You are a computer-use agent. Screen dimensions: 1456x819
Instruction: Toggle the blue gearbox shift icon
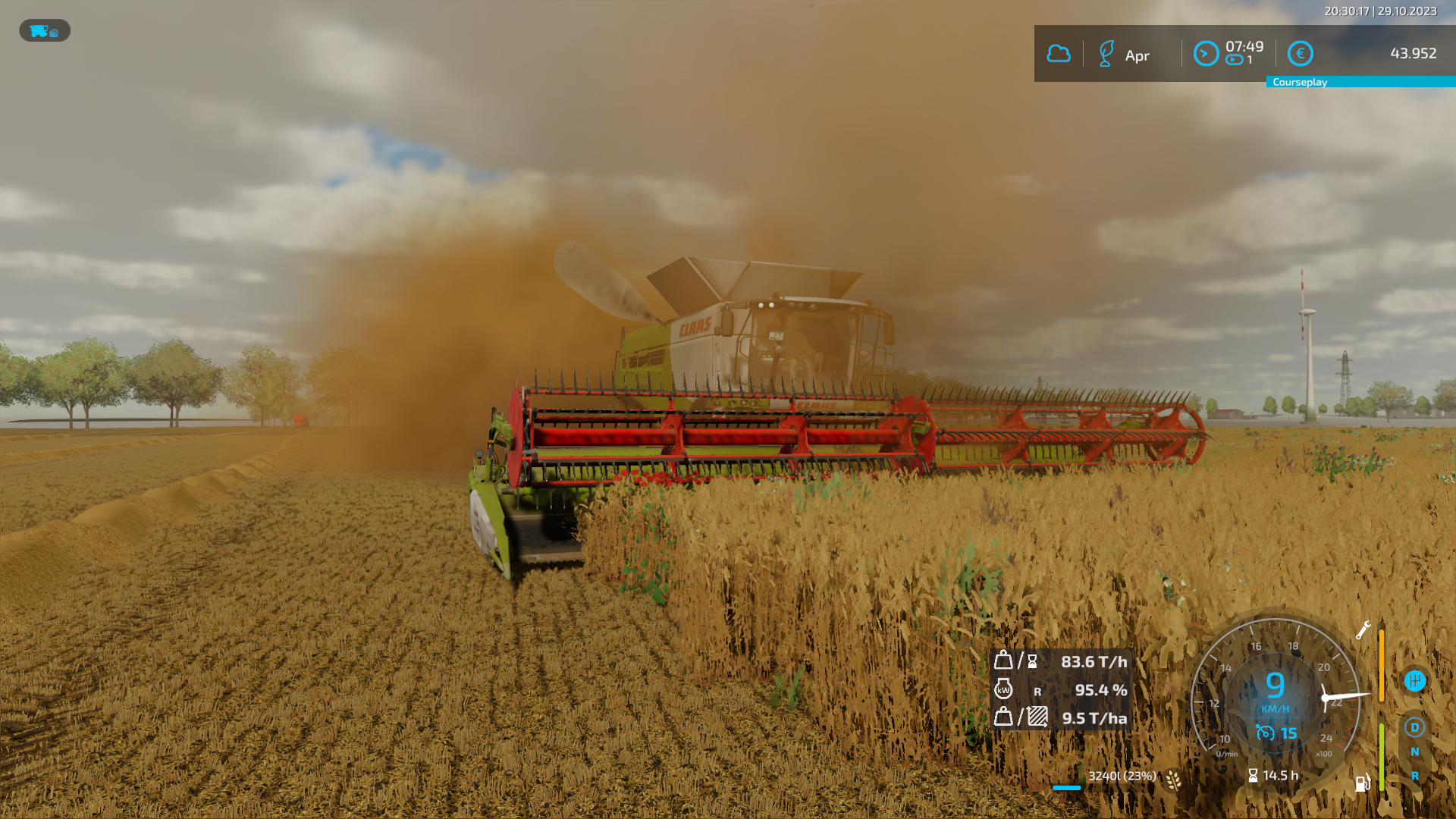point(1414,680)
